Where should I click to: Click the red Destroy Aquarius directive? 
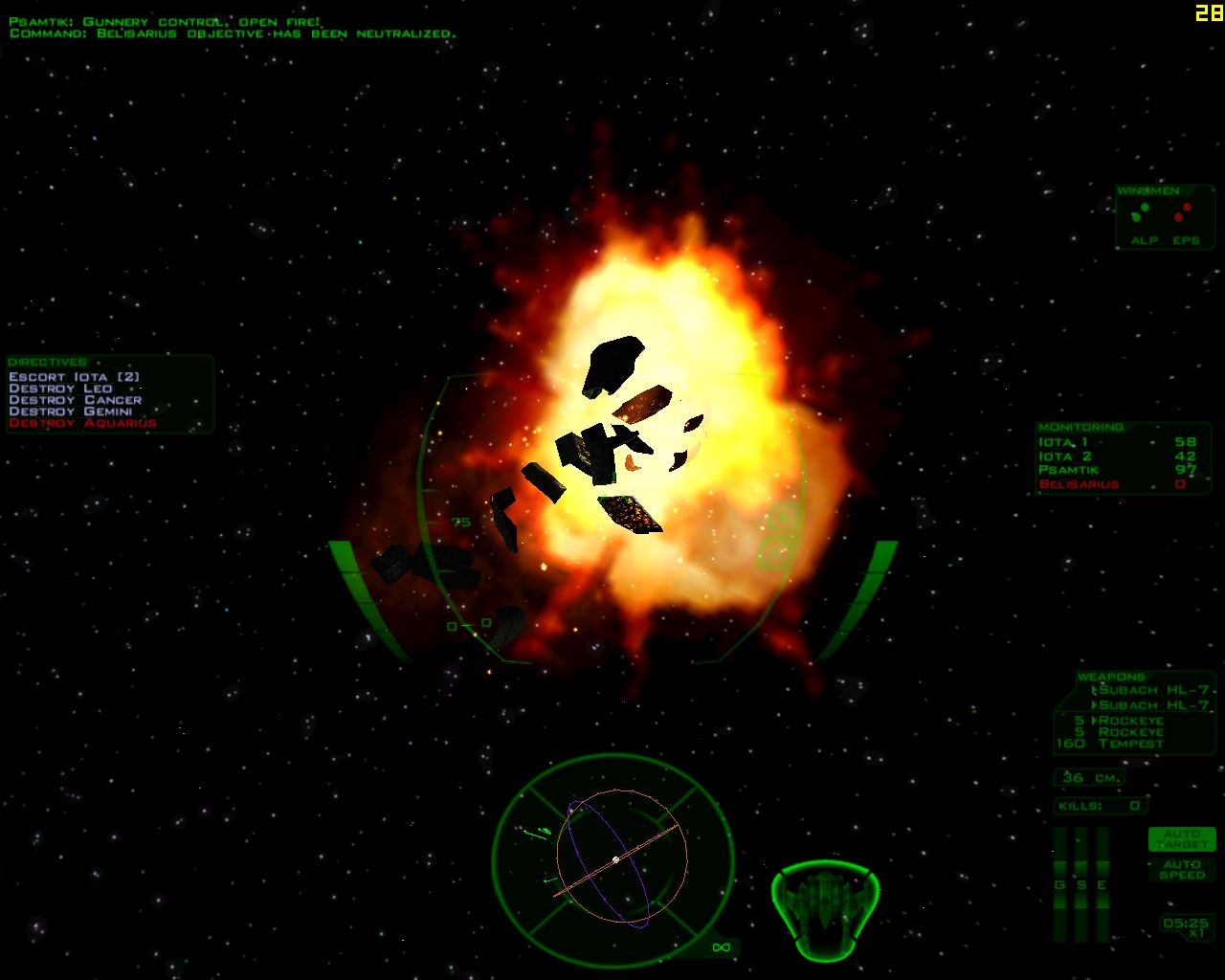tap(82, 423)
